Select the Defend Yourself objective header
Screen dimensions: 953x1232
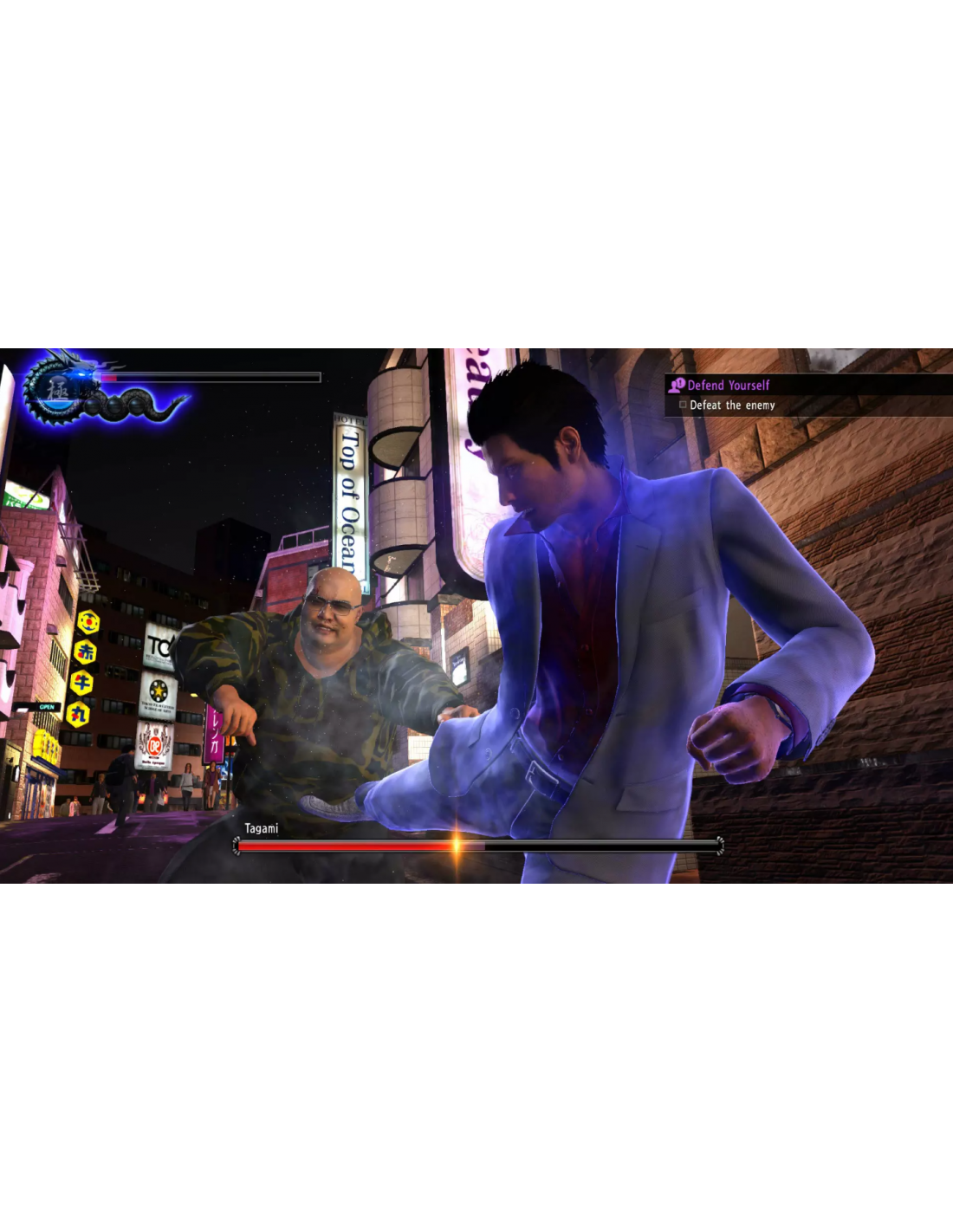(728, 386)
